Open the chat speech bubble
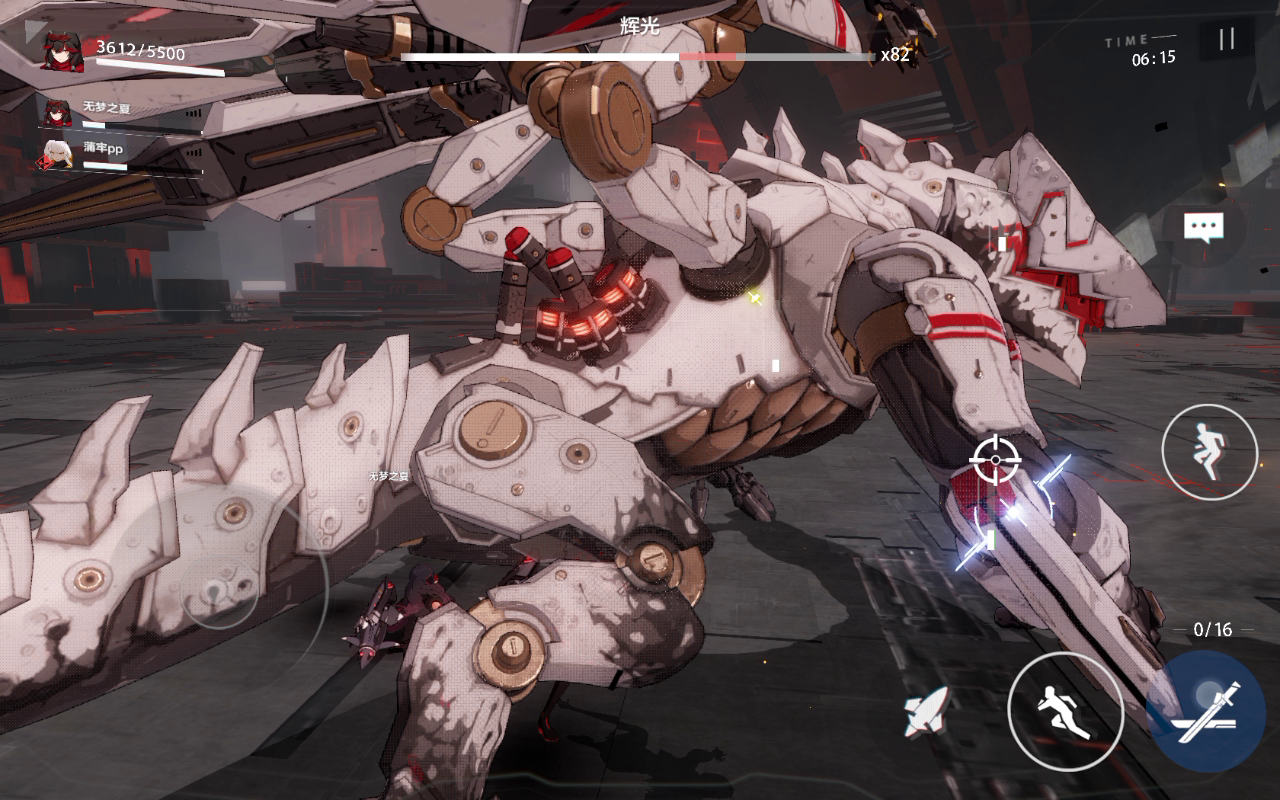 pos(1203,227)
